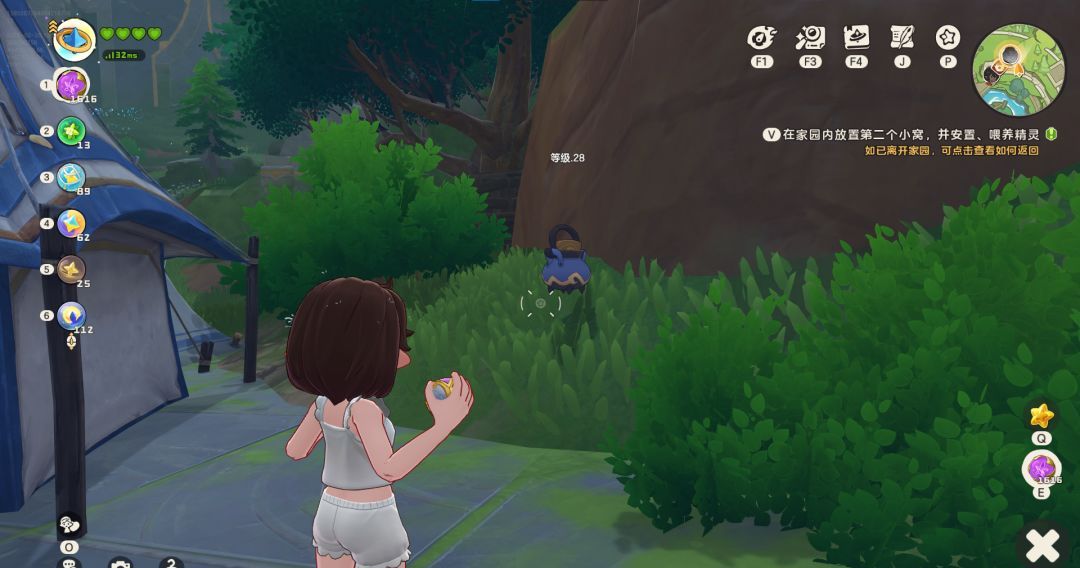Choose the brown star ball in slot 5

click(71, 269)
